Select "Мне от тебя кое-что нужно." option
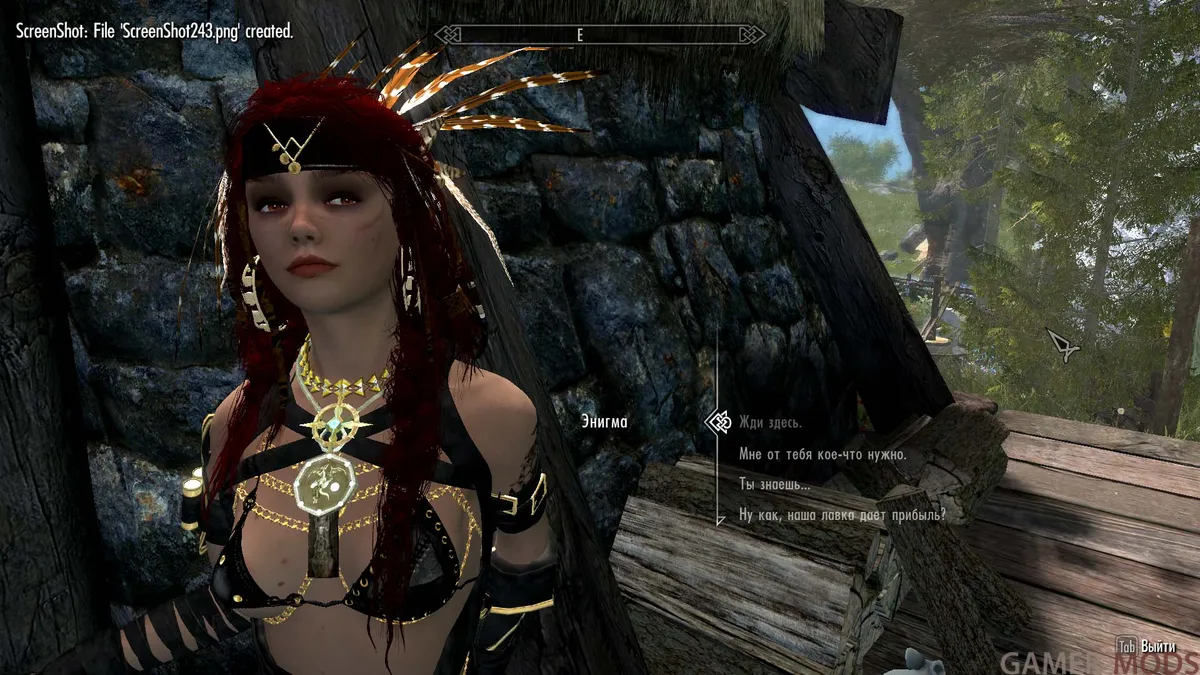The image size is (1200, 675). click(822, 454)
